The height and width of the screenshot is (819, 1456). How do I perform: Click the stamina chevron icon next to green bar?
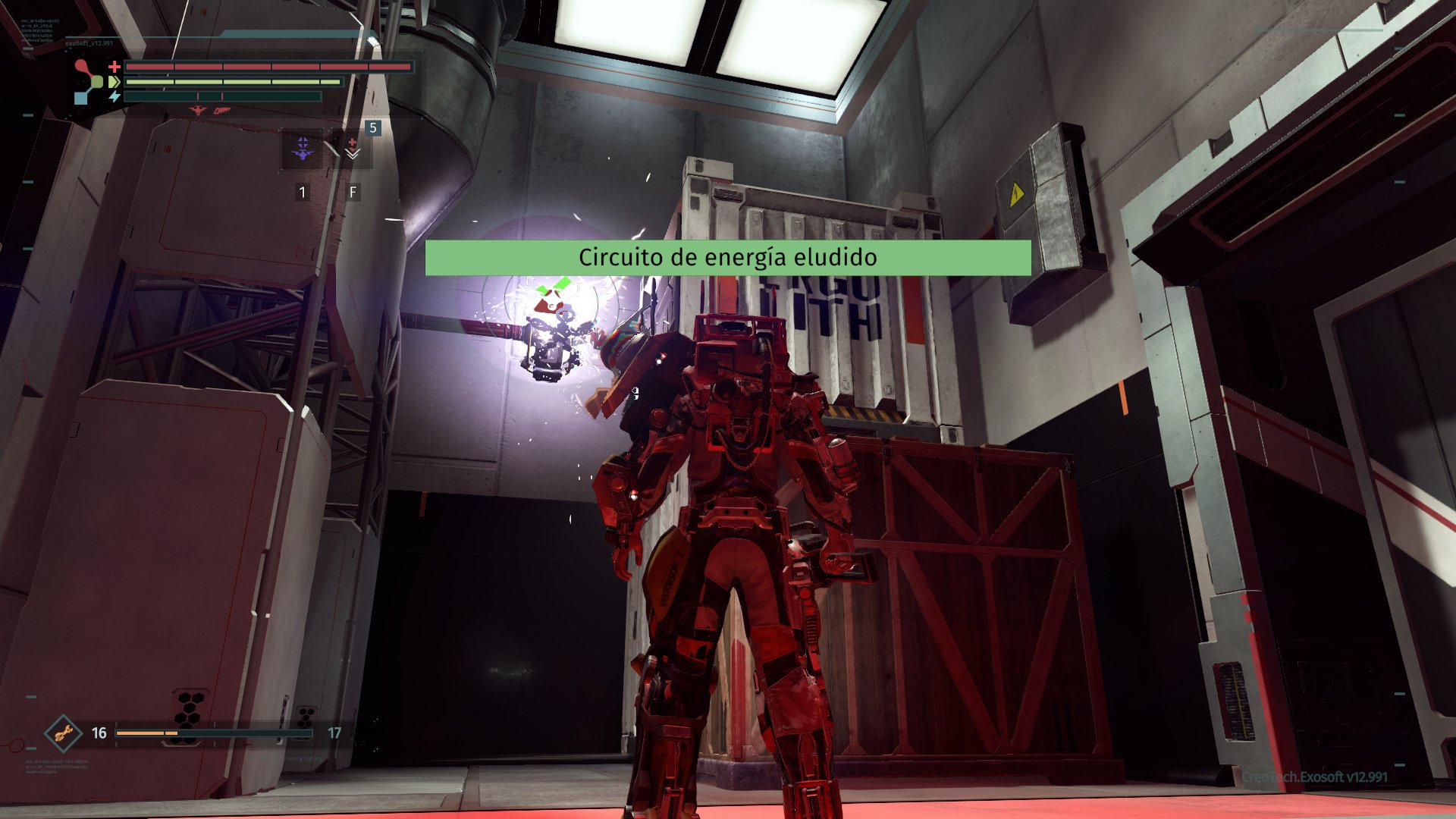(x=114, y=82)
